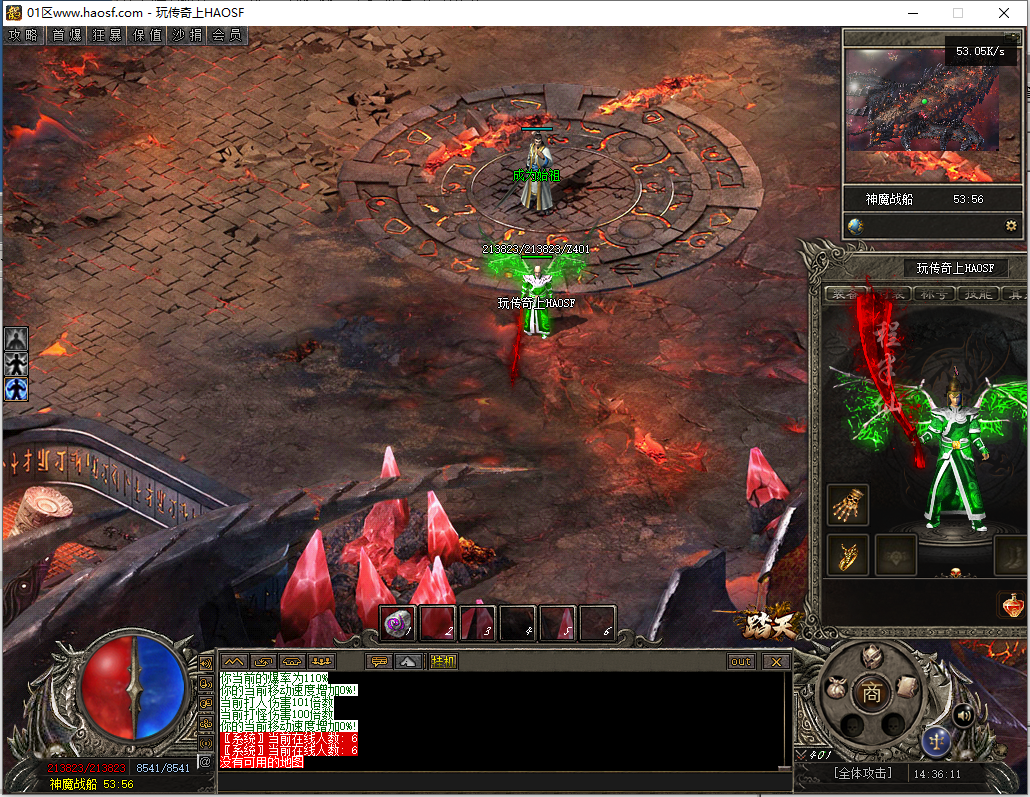This screenshot has height=797, width=1030.
Task: Open the 首爆 menu button
Action: pos(66,35)
